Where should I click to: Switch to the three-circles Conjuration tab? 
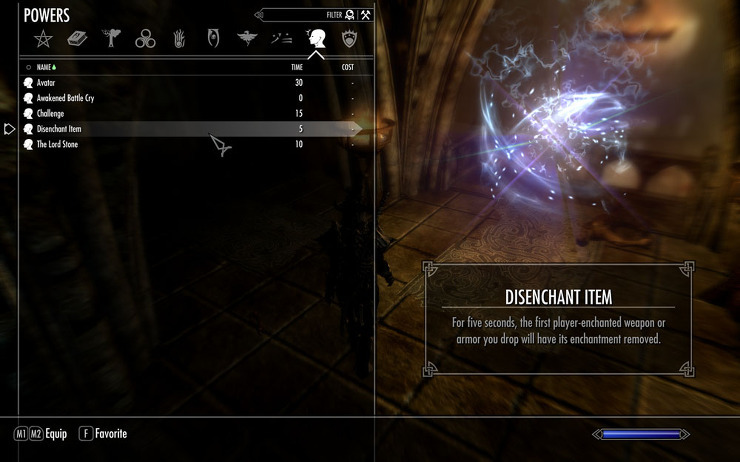(145, 39)
